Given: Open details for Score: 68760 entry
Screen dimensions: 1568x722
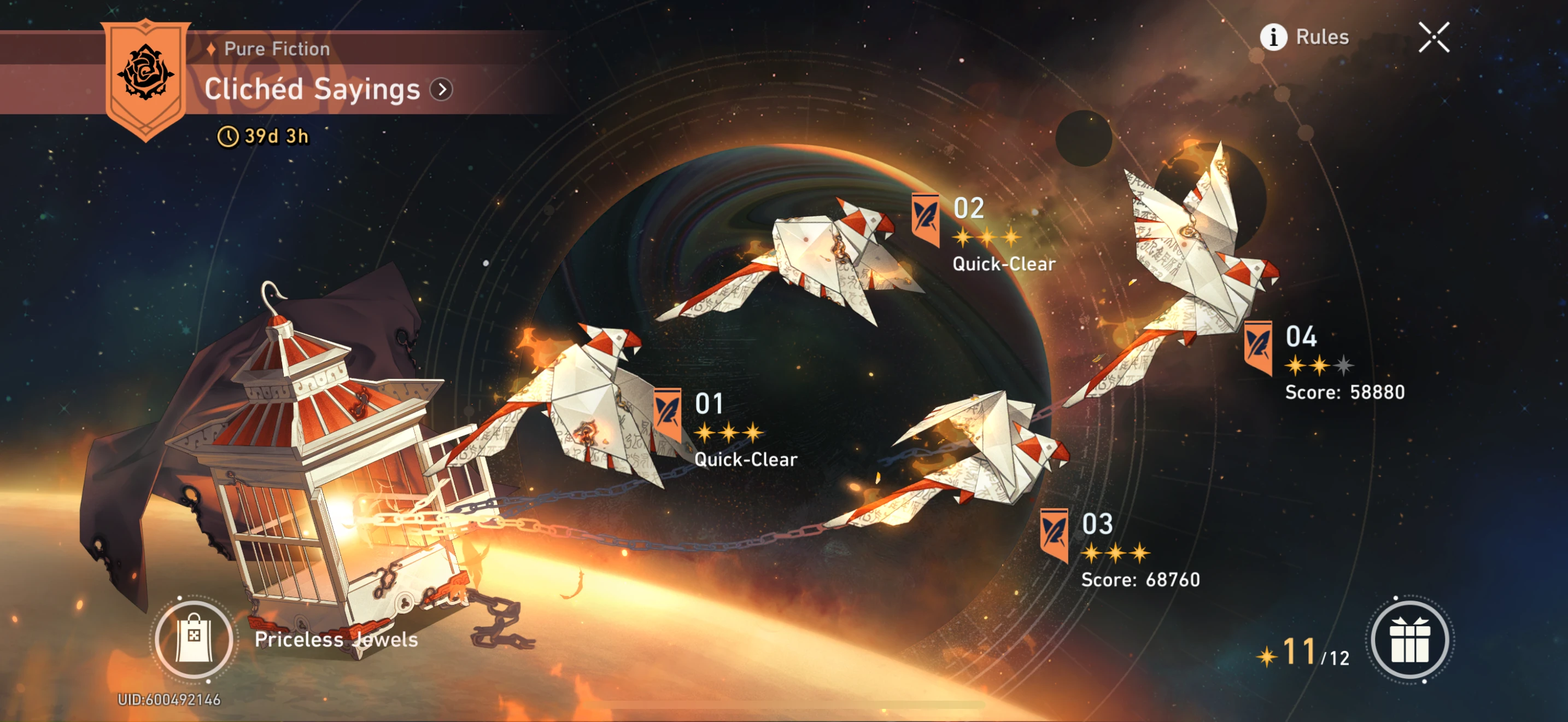Looking at the screenshot, I should (1142, 580).
